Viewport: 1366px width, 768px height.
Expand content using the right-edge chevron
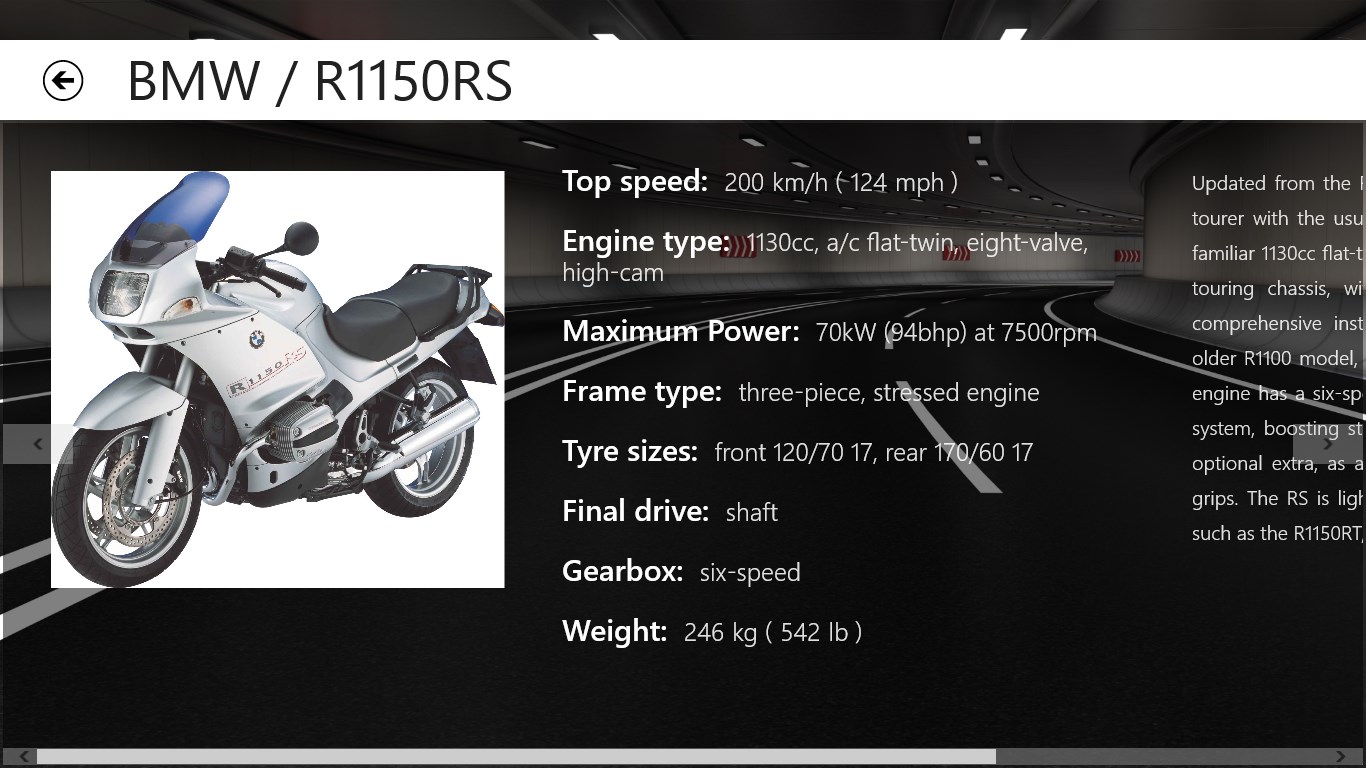point(1330,444)
